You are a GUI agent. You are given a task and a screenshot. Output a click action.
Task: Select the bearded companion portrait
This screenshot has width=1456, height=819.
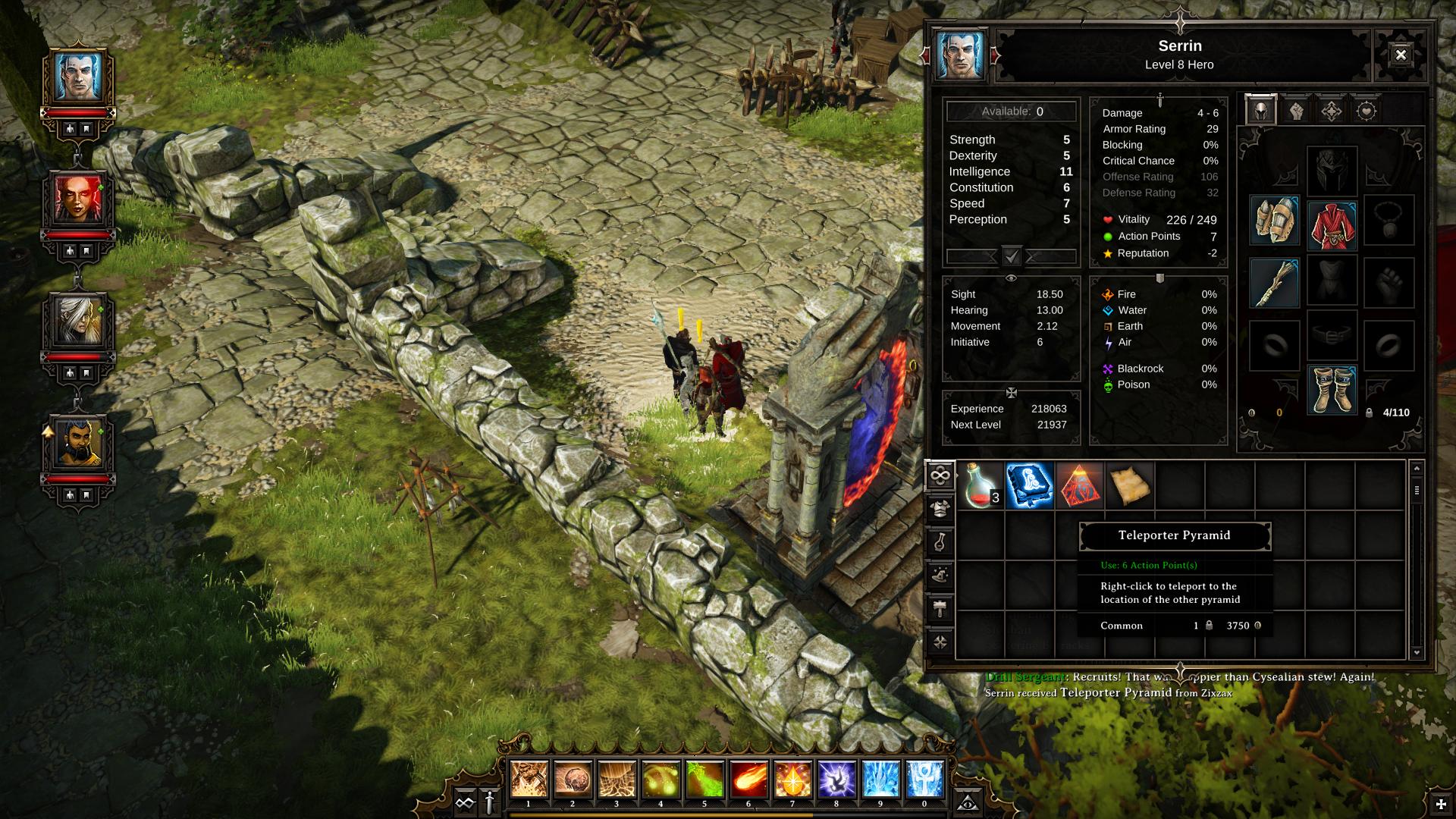(78, 443)
